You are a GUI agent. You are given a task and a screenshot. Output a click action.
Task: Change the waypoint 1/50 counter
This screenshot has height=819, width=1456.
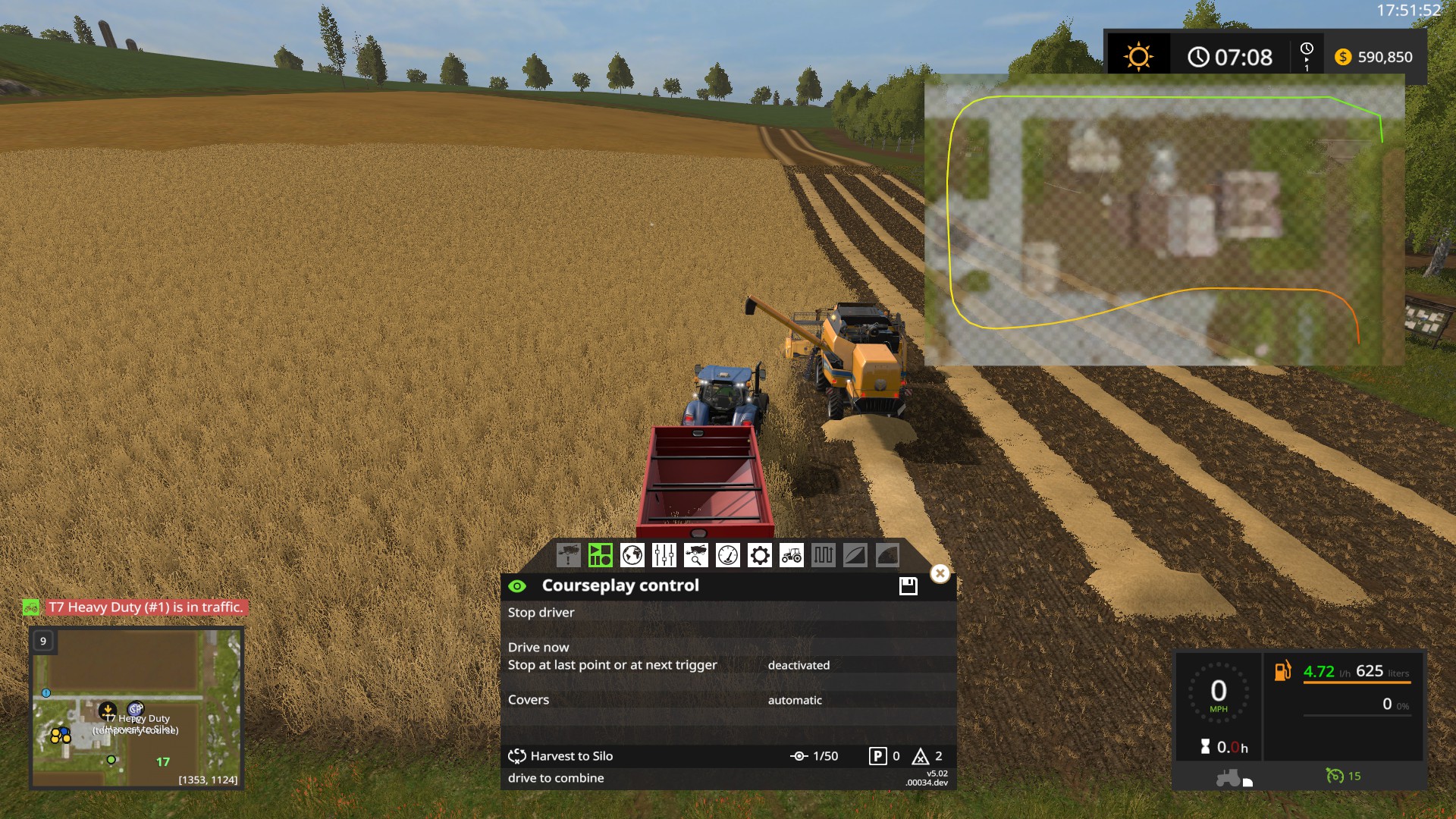(x=815, y=756)
